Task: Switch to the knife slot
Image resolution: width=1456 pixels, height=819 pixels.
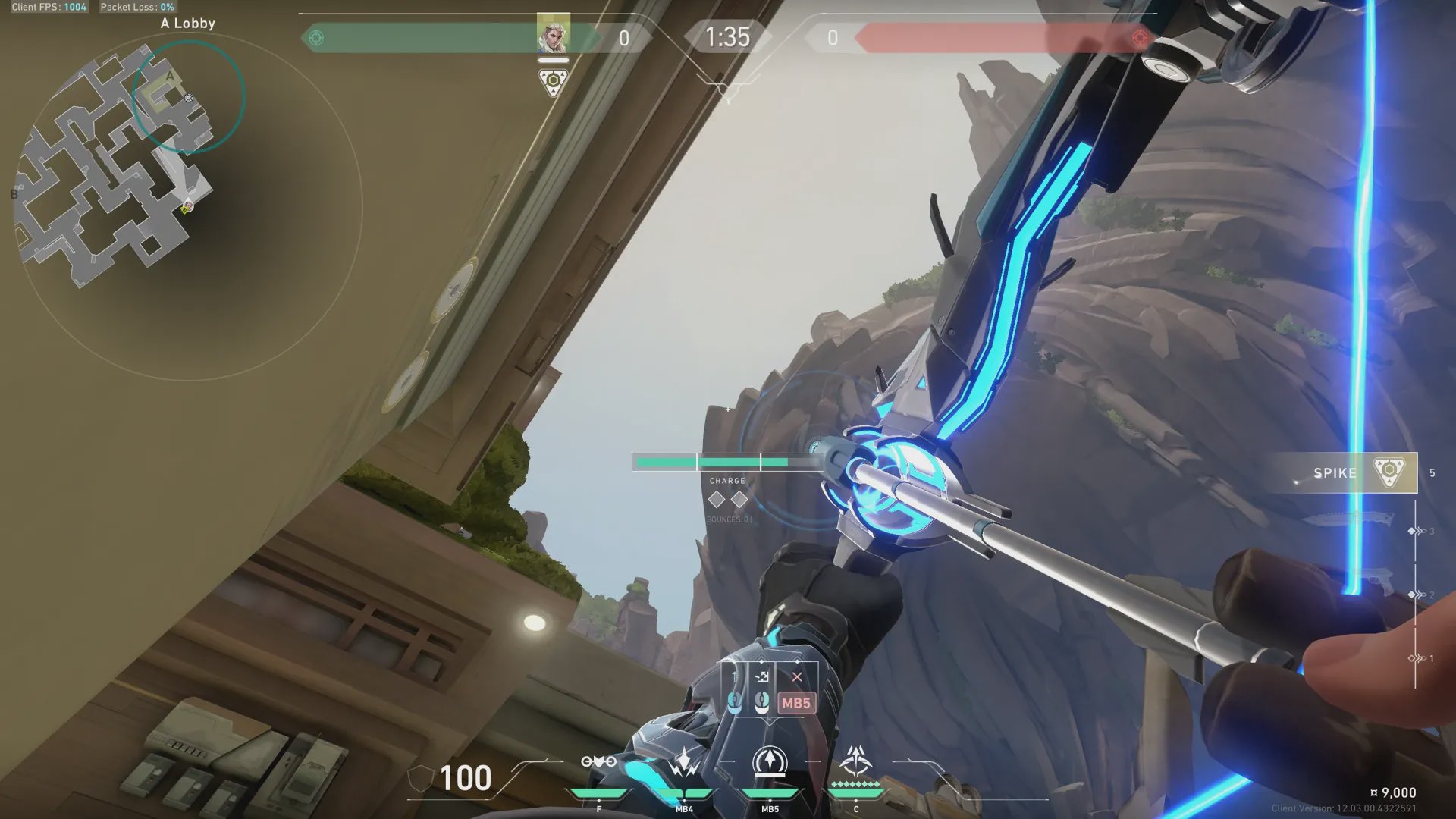Action: tap(1350, 520)
